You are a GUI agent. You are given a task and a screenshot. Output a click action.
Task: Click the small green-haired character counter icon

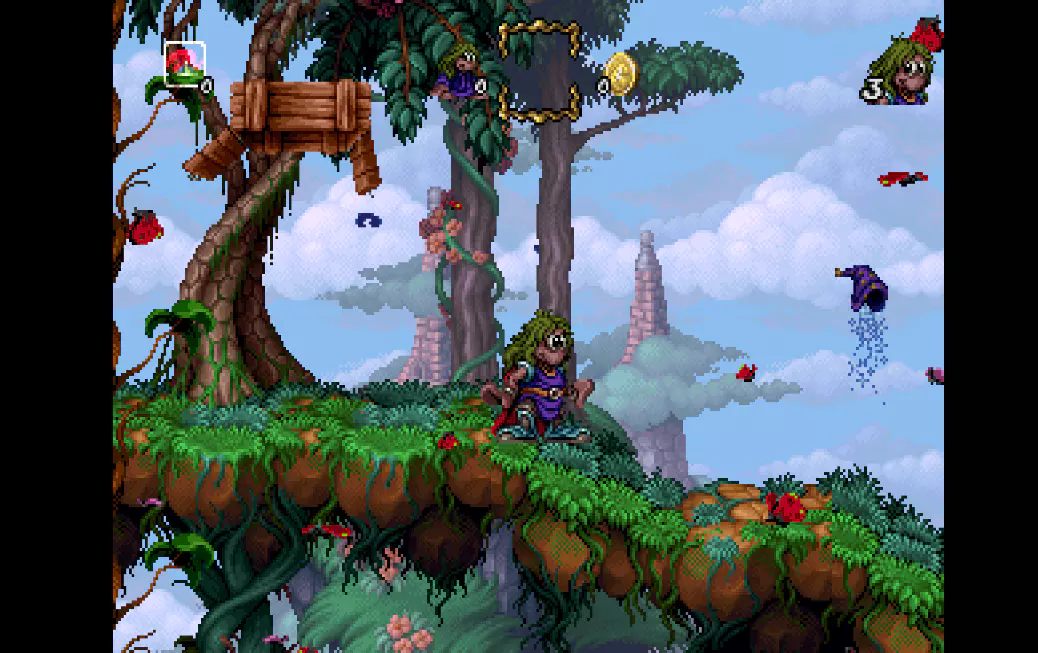pyautogui.click(x=458, y=73)
